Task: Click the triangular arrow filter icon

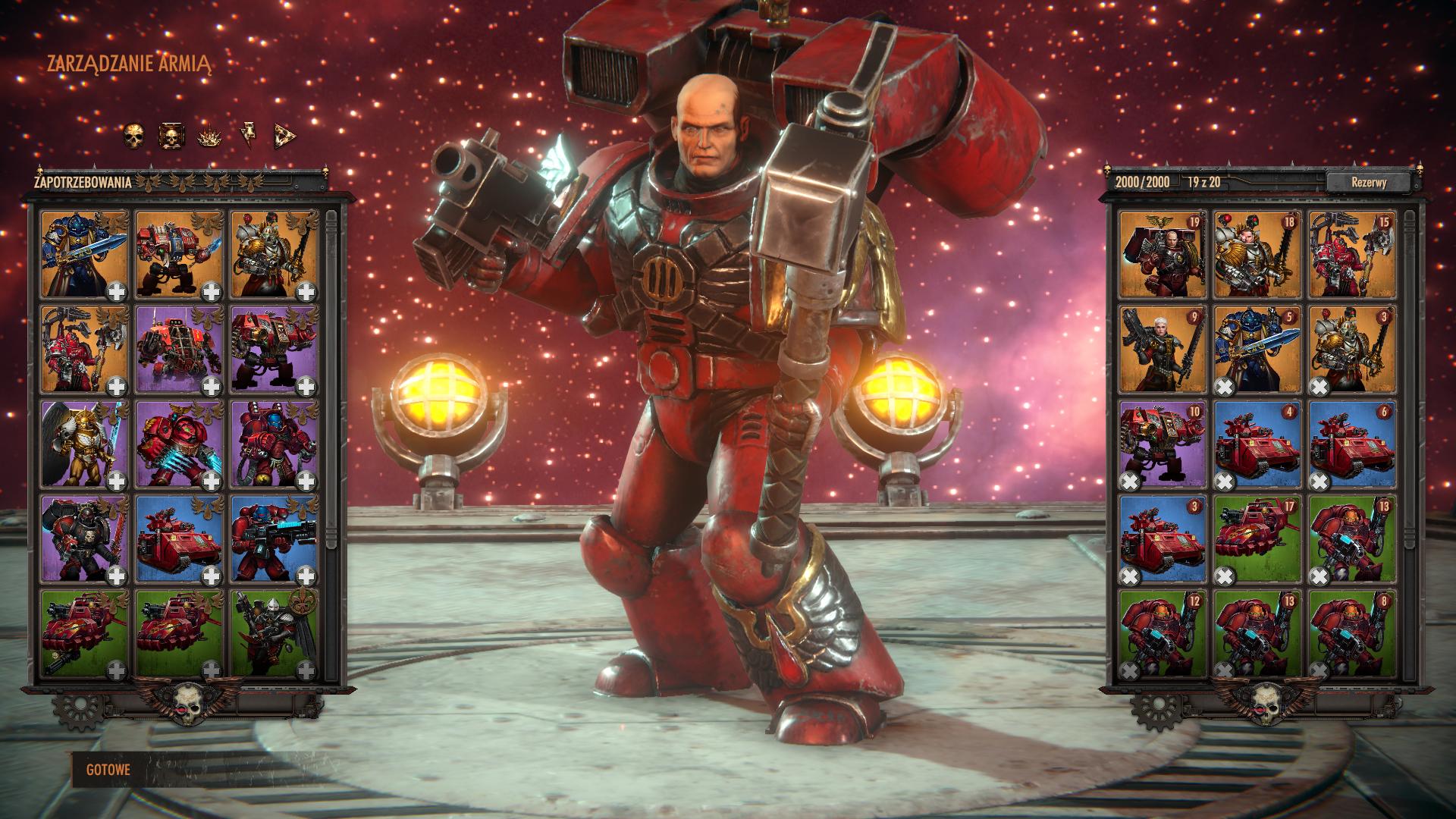Action: coord(284,136)
